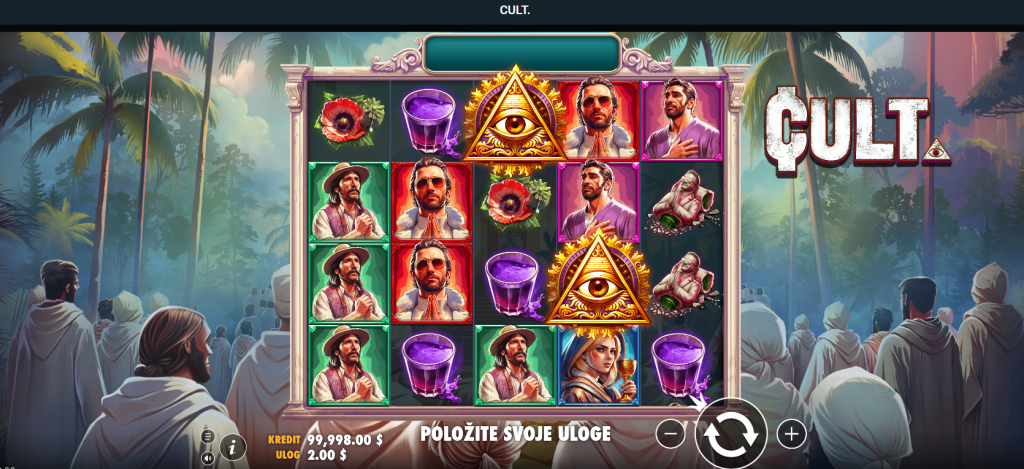Increase the bet with the plus button
The height and width of the screenshot is (469, 1024).
click(791, 434)
